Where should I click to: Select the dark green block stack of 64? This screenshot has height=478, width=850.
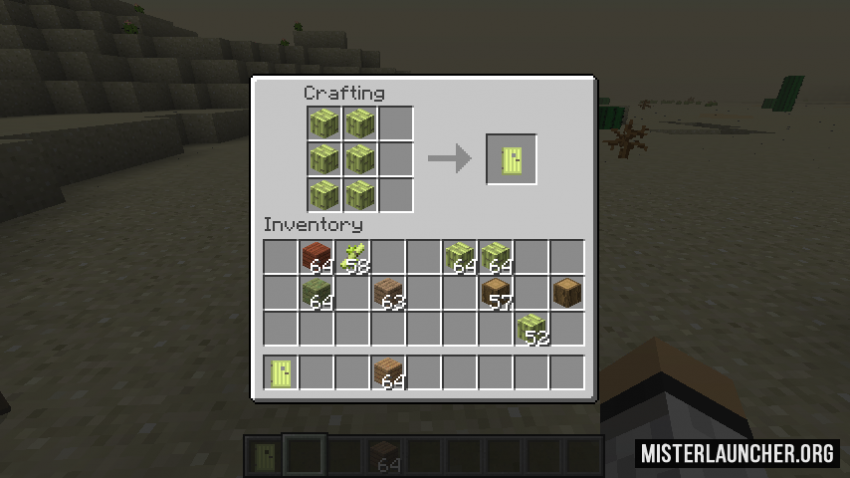318,293
